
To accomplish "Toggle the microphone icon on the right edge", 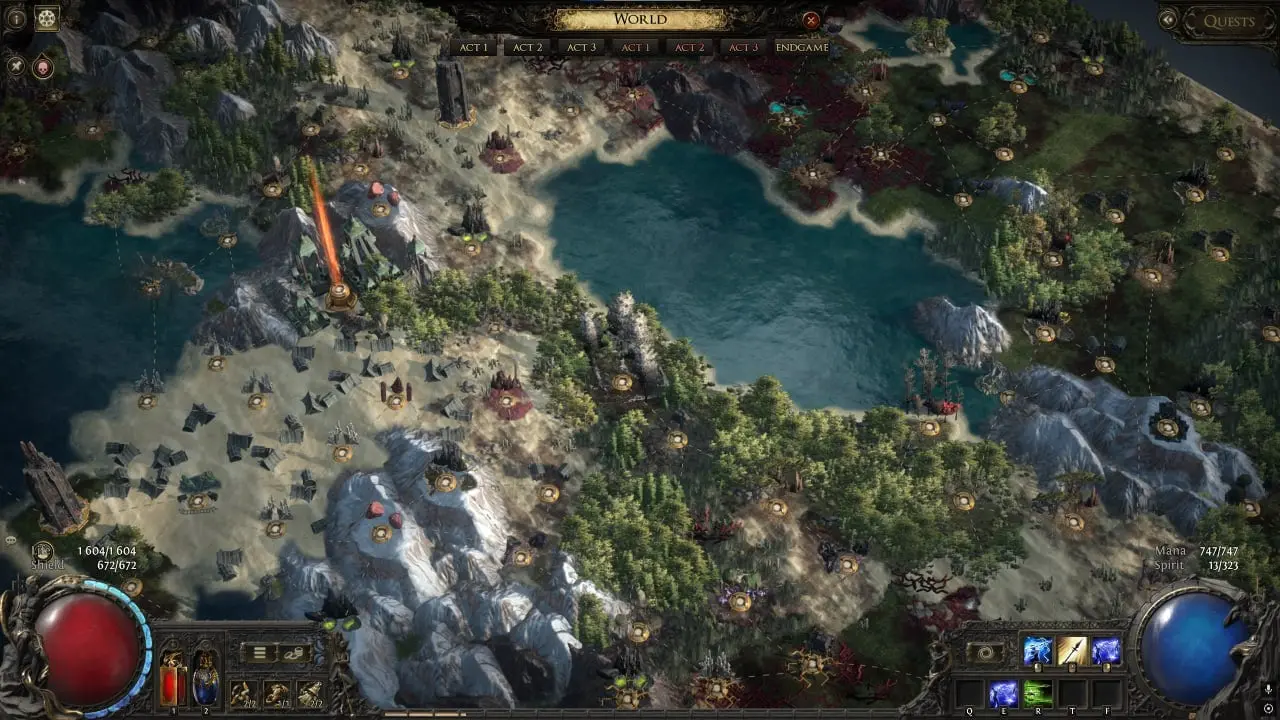I will click(1267, 689).
